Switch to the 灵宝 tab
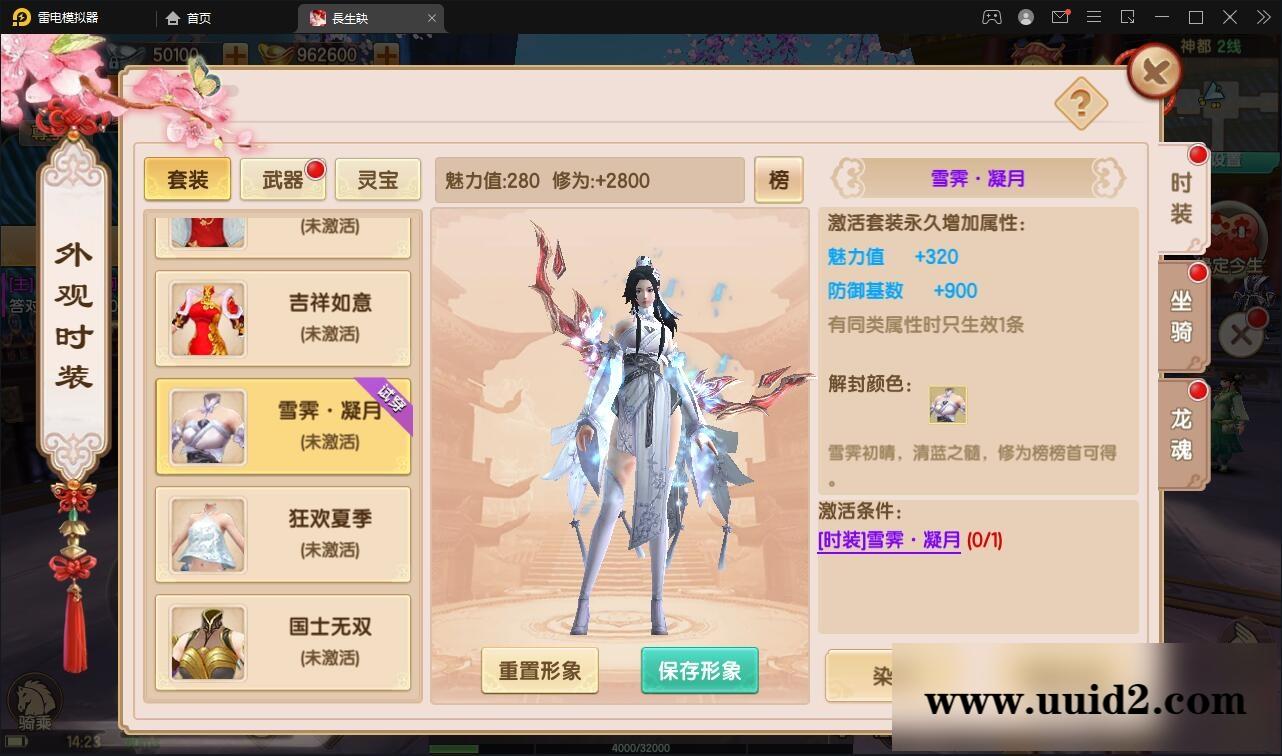 click(x=377, y=180)
